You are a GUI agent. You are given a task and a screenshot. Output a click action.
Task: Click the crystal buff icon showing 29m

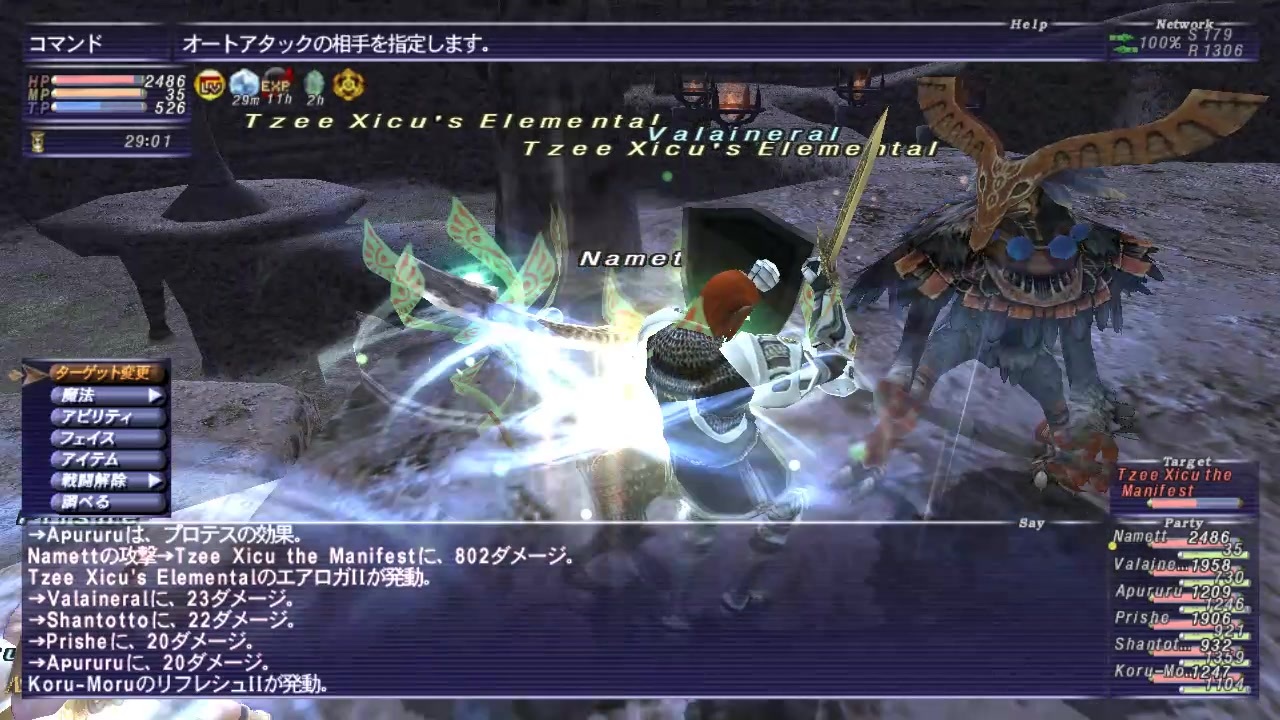(x=243, y=84)
